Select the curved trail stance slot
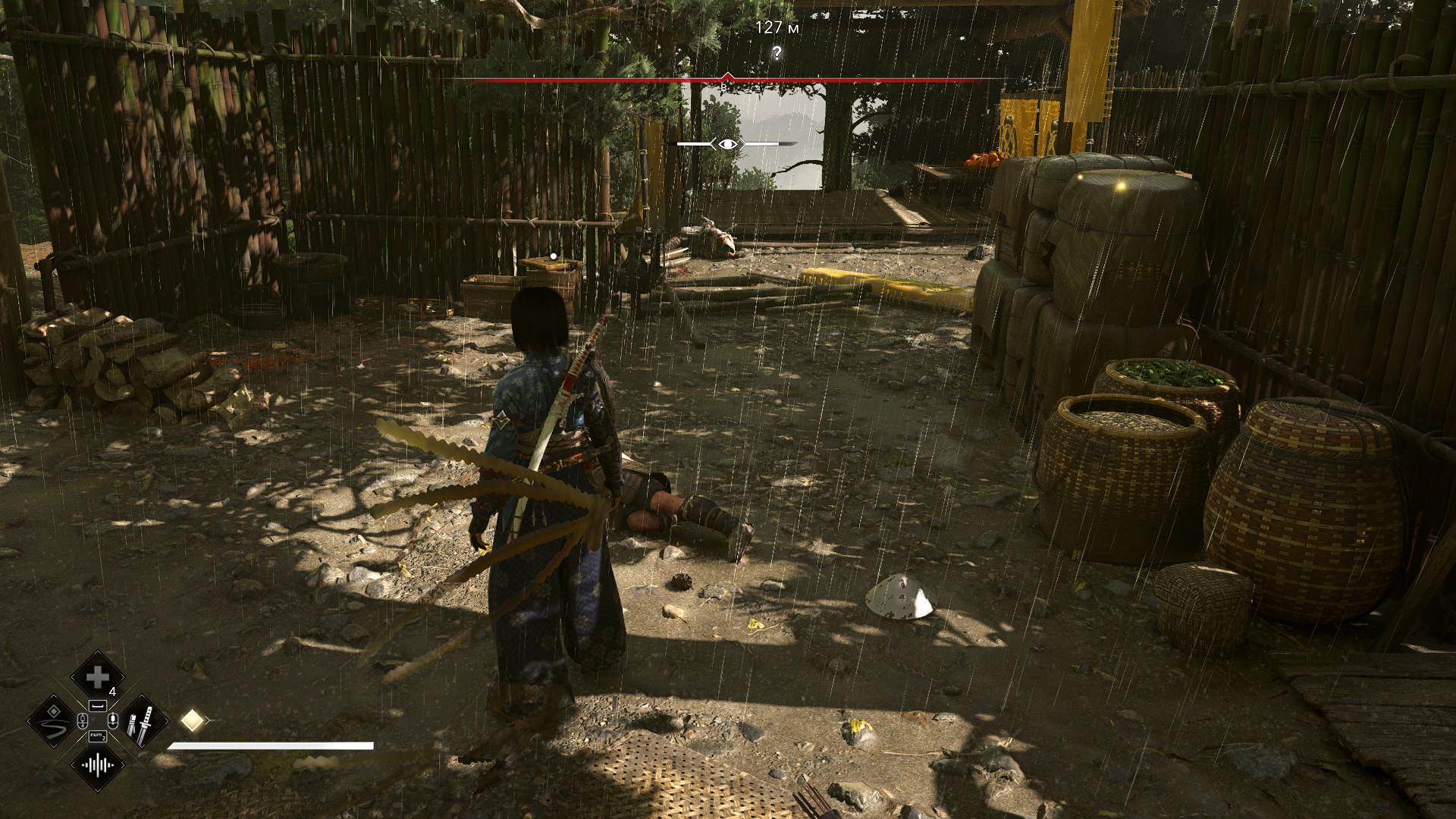Screen dimensions: 1456x819 pos(53,722)
